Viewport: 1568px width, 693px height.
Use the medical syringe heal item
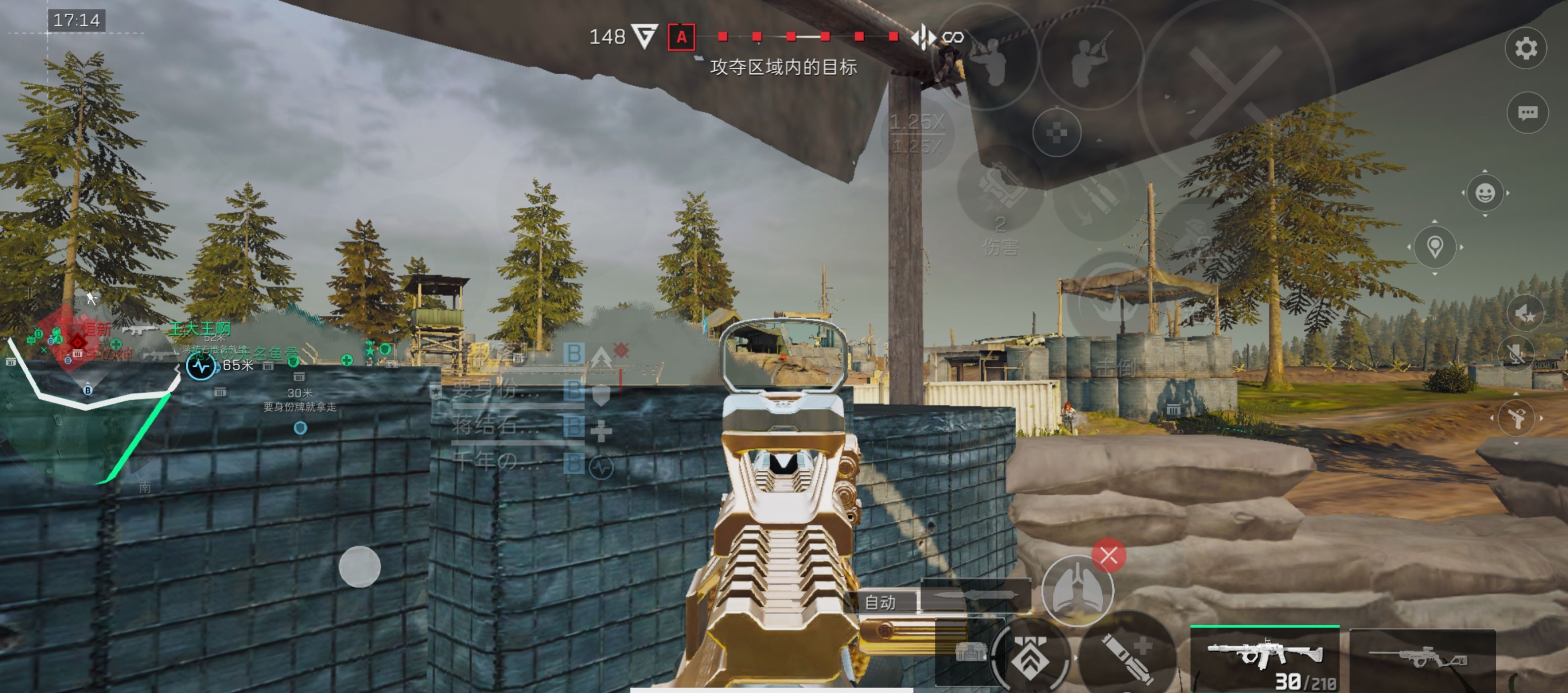(1127, 657)
